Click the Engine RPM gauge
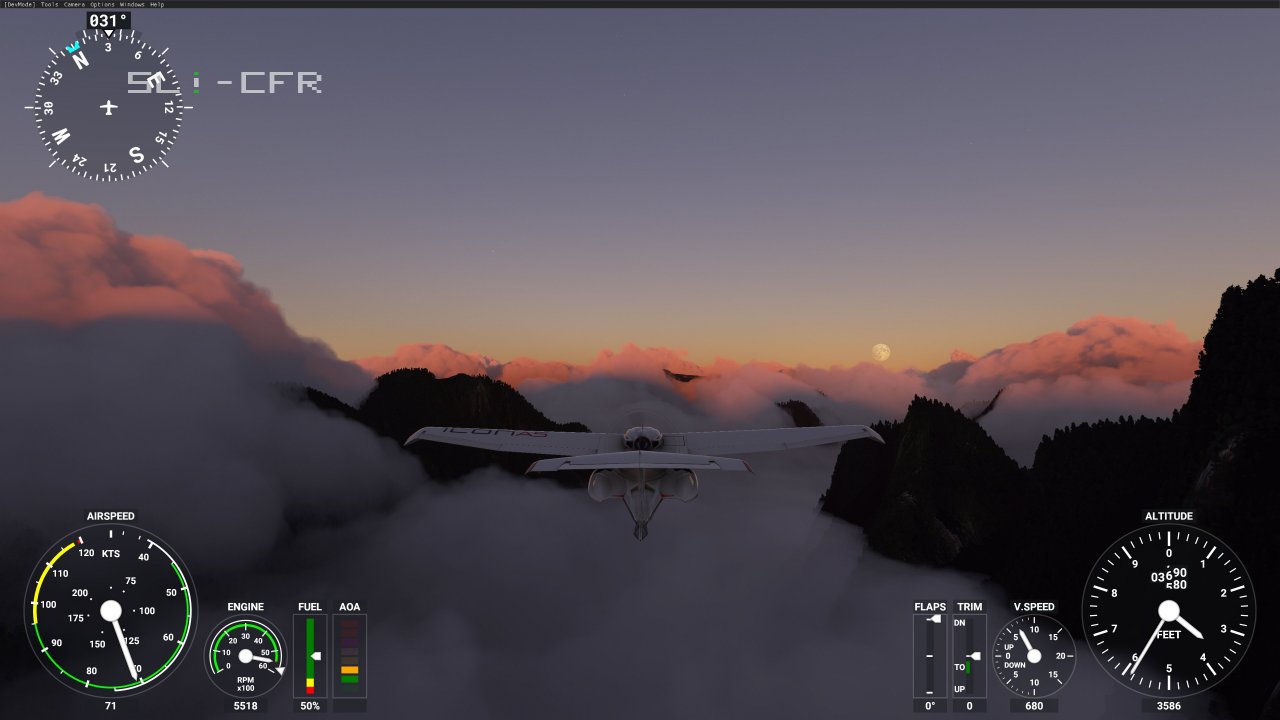1280x720 pixels. tap(245, 658)
